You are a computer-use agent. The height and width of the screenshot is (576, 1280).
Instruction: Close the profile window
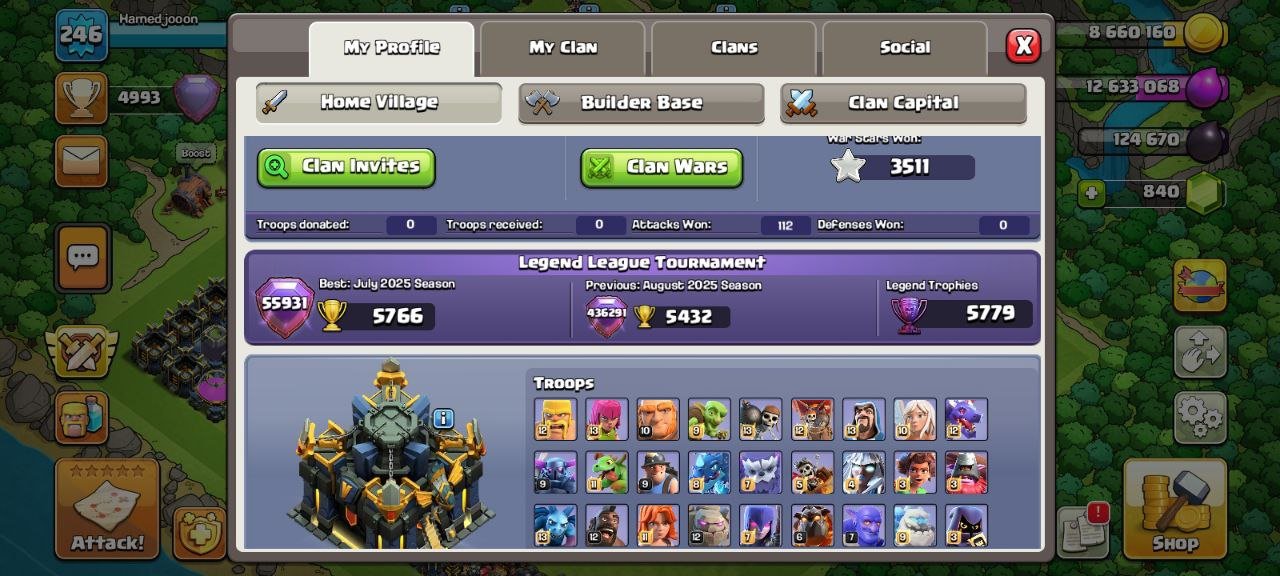pos(1023,46)
